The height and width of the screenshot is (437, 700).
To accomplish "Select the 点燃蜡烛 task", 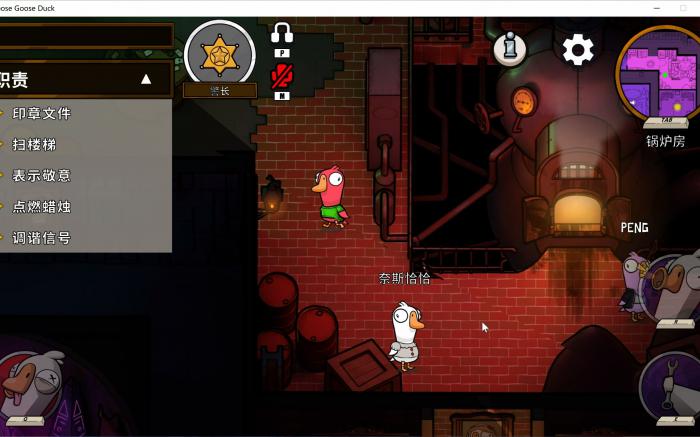I will 42,206.
